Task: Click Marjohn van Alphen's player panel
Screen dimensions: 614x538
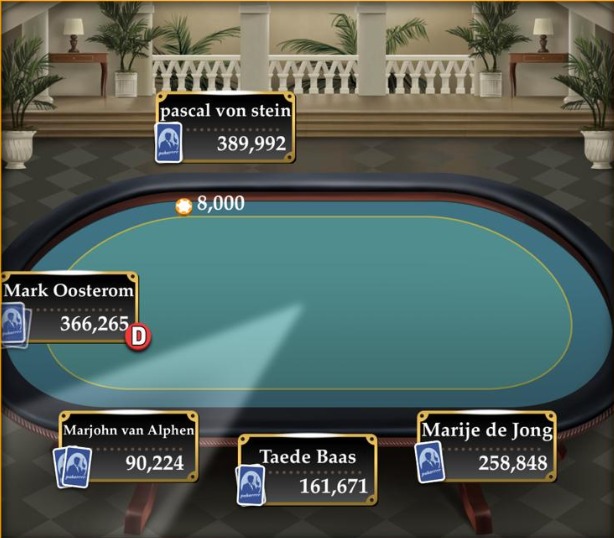Action: [128, 446]
